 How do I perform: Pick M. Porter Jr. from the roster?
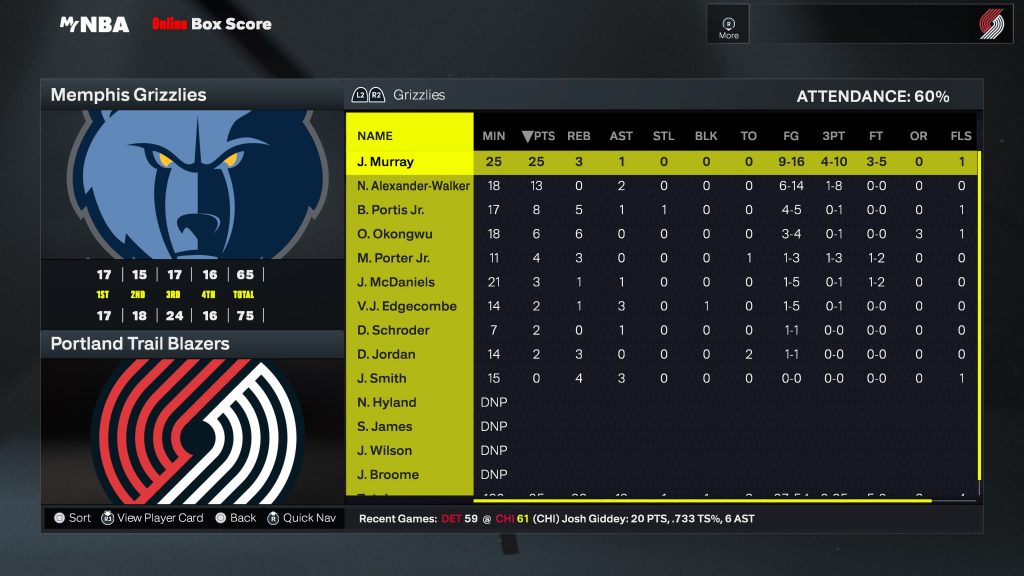pyautogui.click(x=394, y=258)
